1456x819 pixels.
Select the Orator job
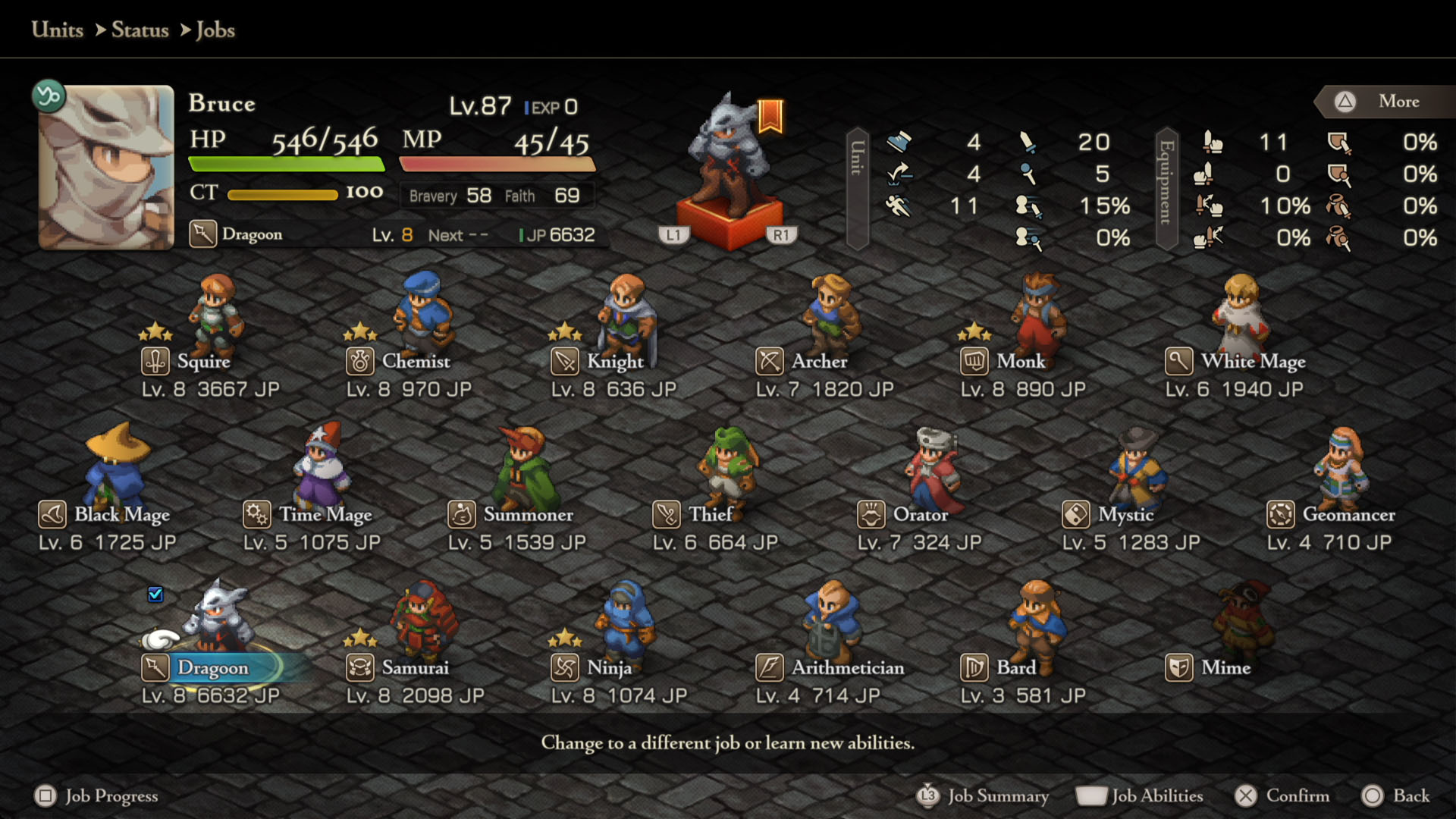920,515
